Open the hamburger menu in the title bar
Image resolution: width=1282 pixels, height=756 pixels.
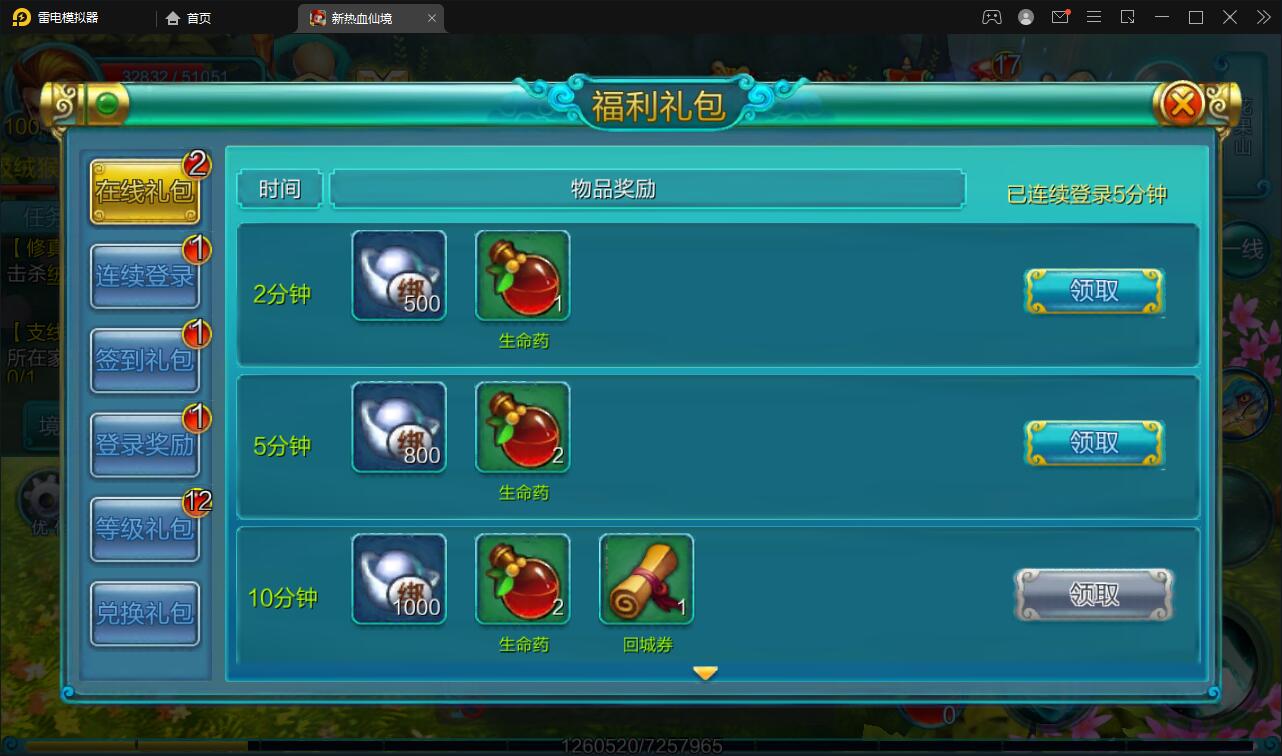[x=1094, y=17]
